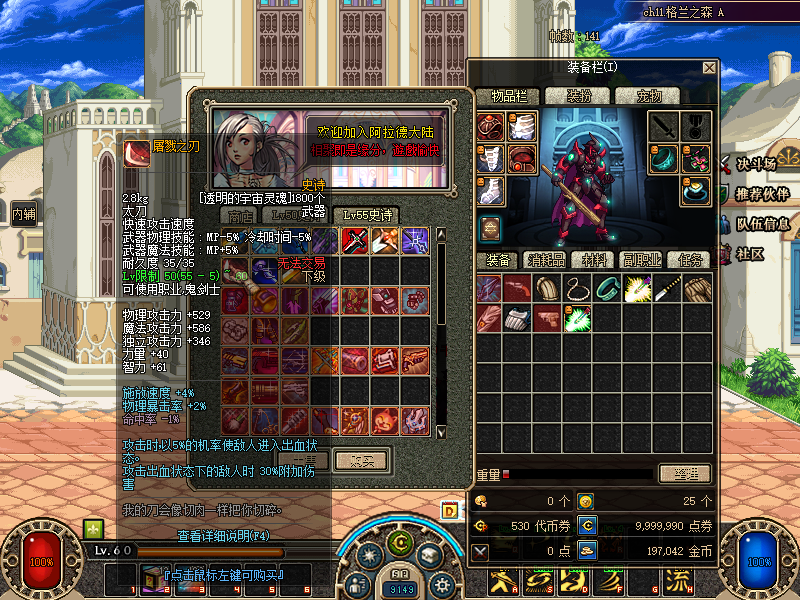
Task: Click the equipped gold ring slot
Action: coord(696,190)
